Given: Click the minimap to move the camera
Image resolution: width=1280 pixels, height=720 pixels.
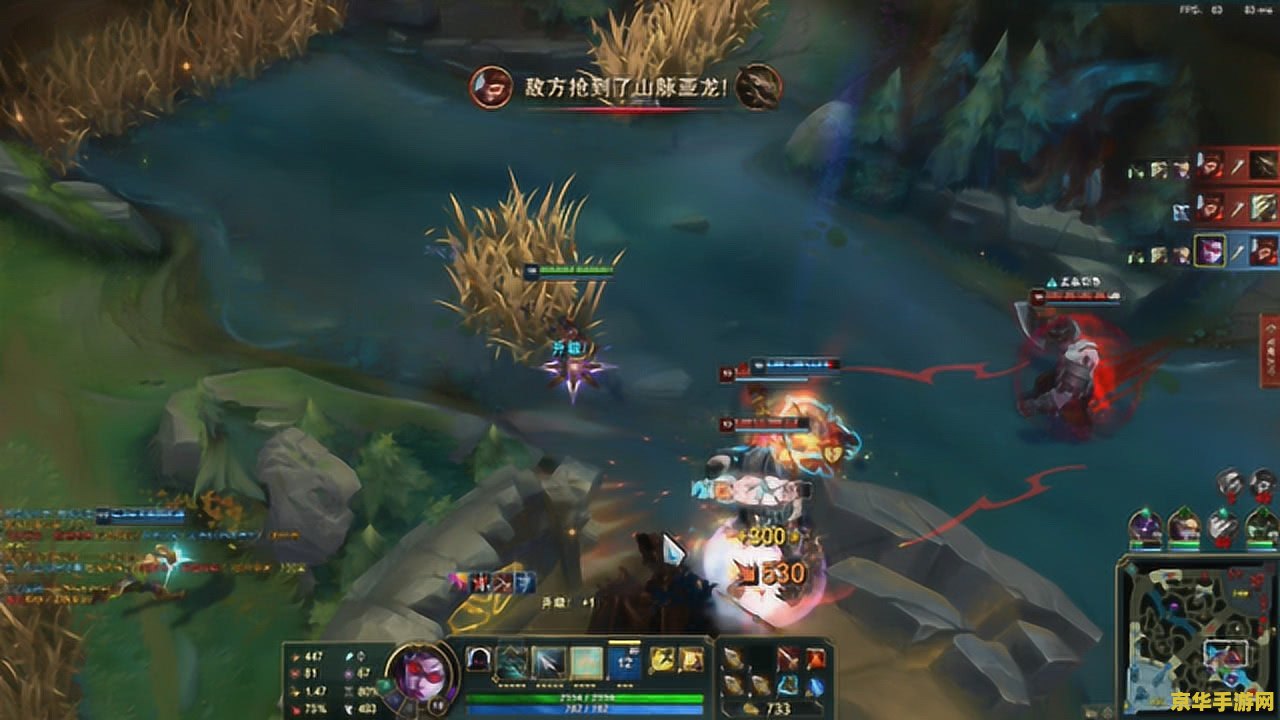Looking at the screenshot, I should (1195, 637).
